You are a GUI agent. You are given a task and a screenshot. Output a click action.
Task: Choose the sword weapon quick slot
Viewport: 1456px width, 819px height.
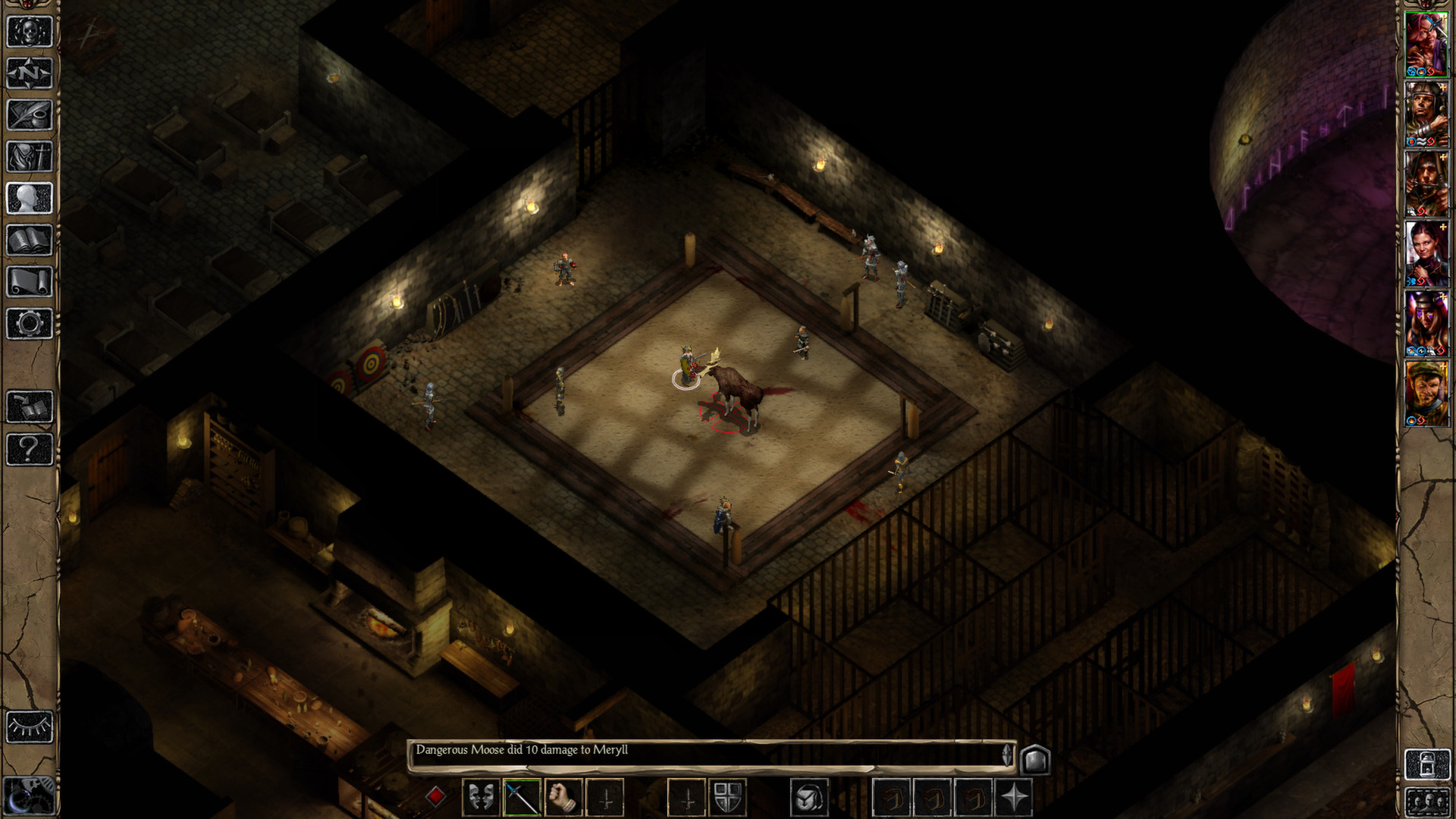[x=521, y=798]
